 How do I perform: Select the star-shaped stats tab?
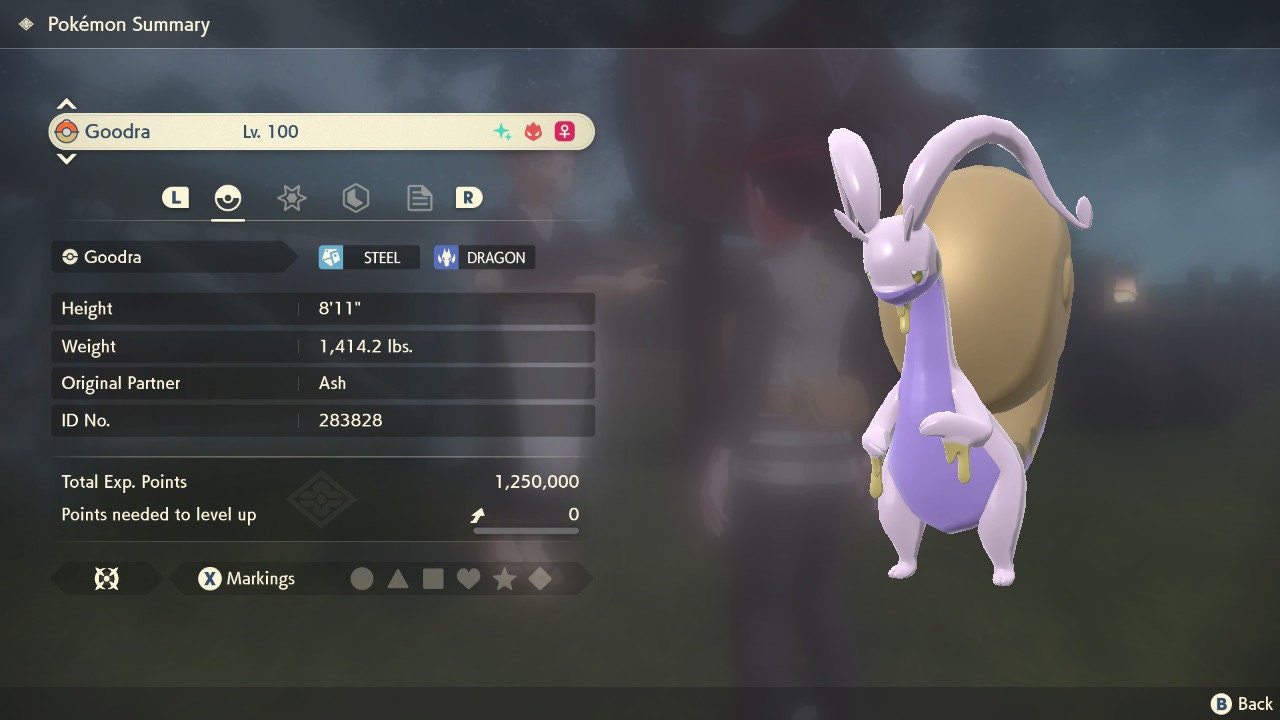pyautogui.click(x=291, y=198)
